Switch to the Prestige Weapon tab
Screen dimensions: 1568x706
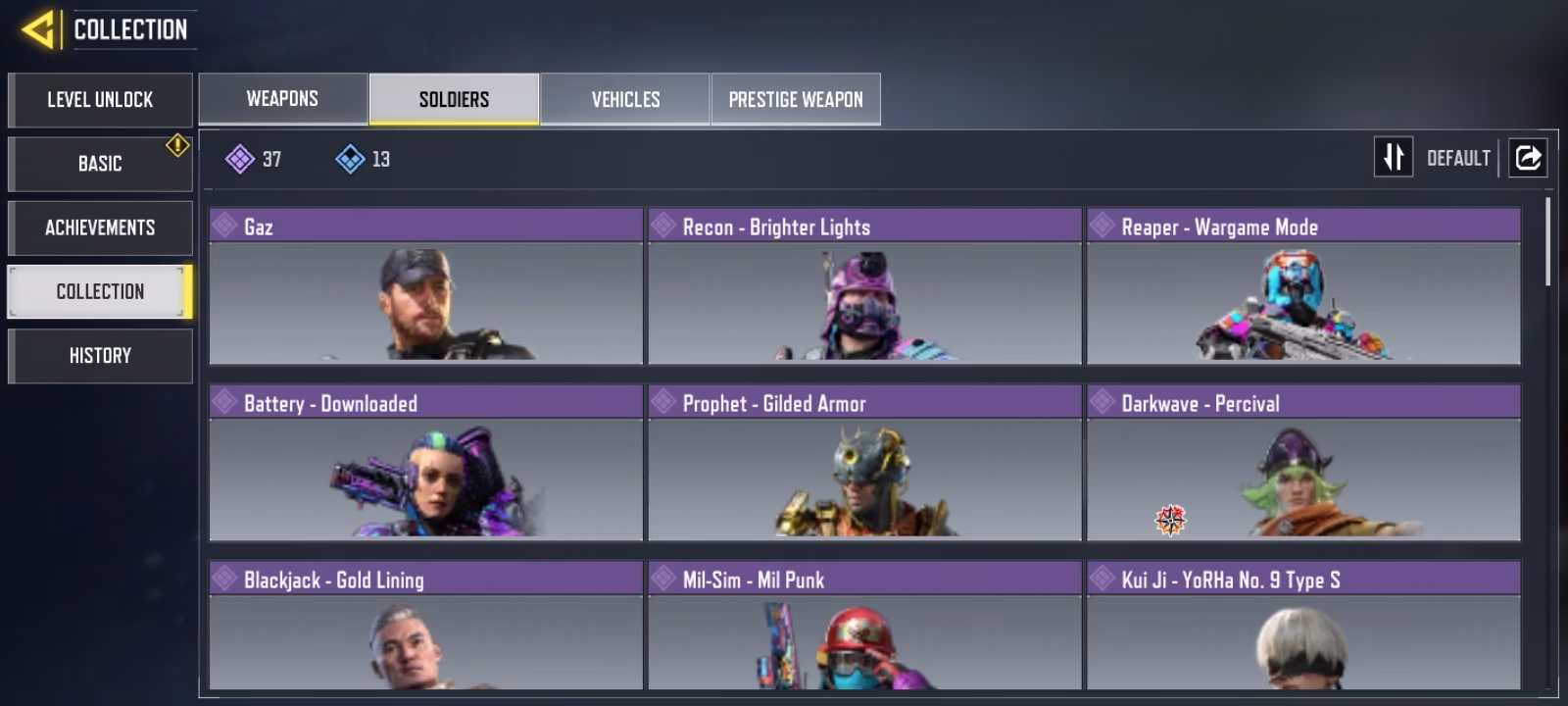pyautogui.click(x=796, y=99)
